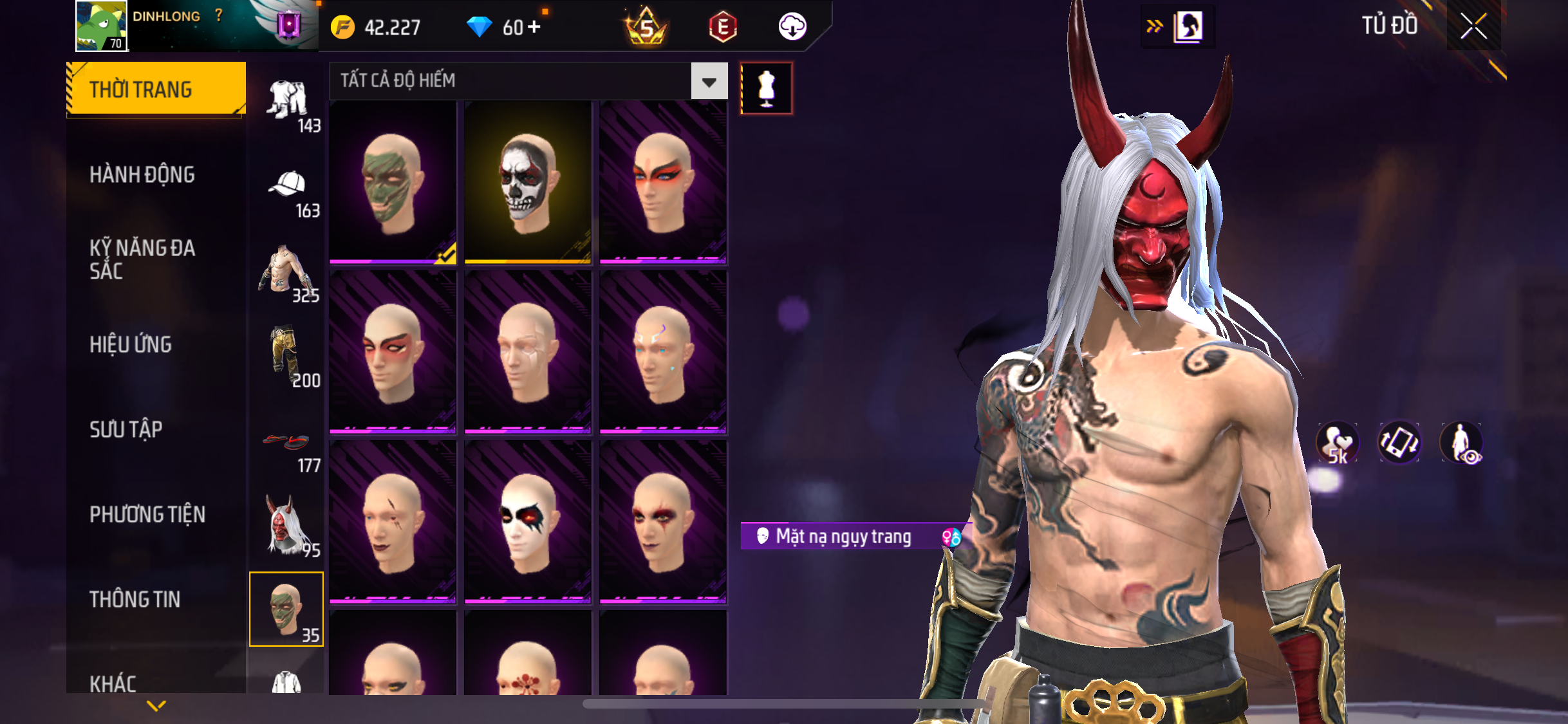Show the outfit sets category with 143 items
The height and width of the screenshot is (724, 1568).
[x=287, y=103]
